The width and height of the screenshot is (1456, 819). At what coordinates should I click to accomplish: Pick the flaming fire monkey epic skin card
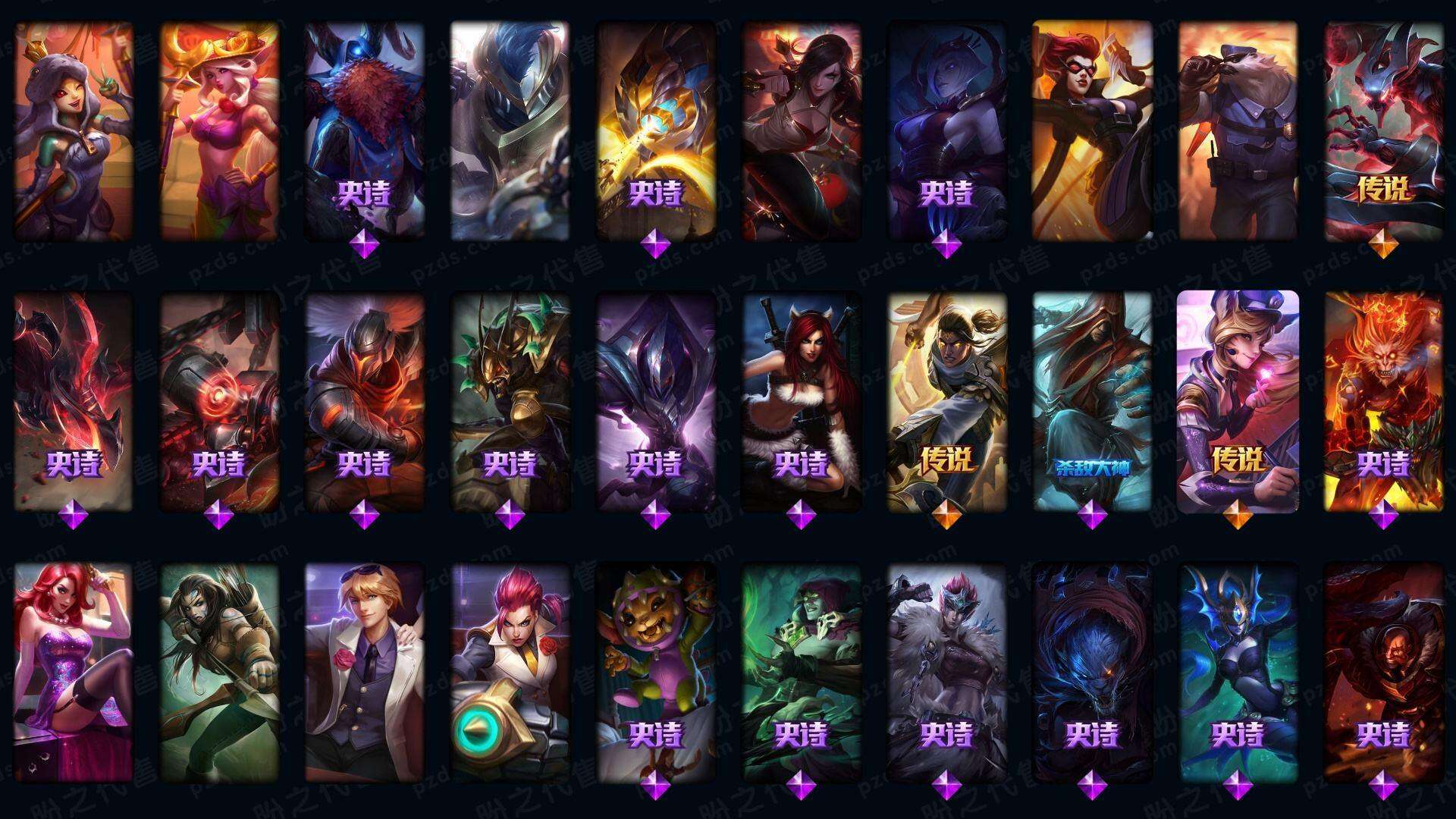[1383, 402]
